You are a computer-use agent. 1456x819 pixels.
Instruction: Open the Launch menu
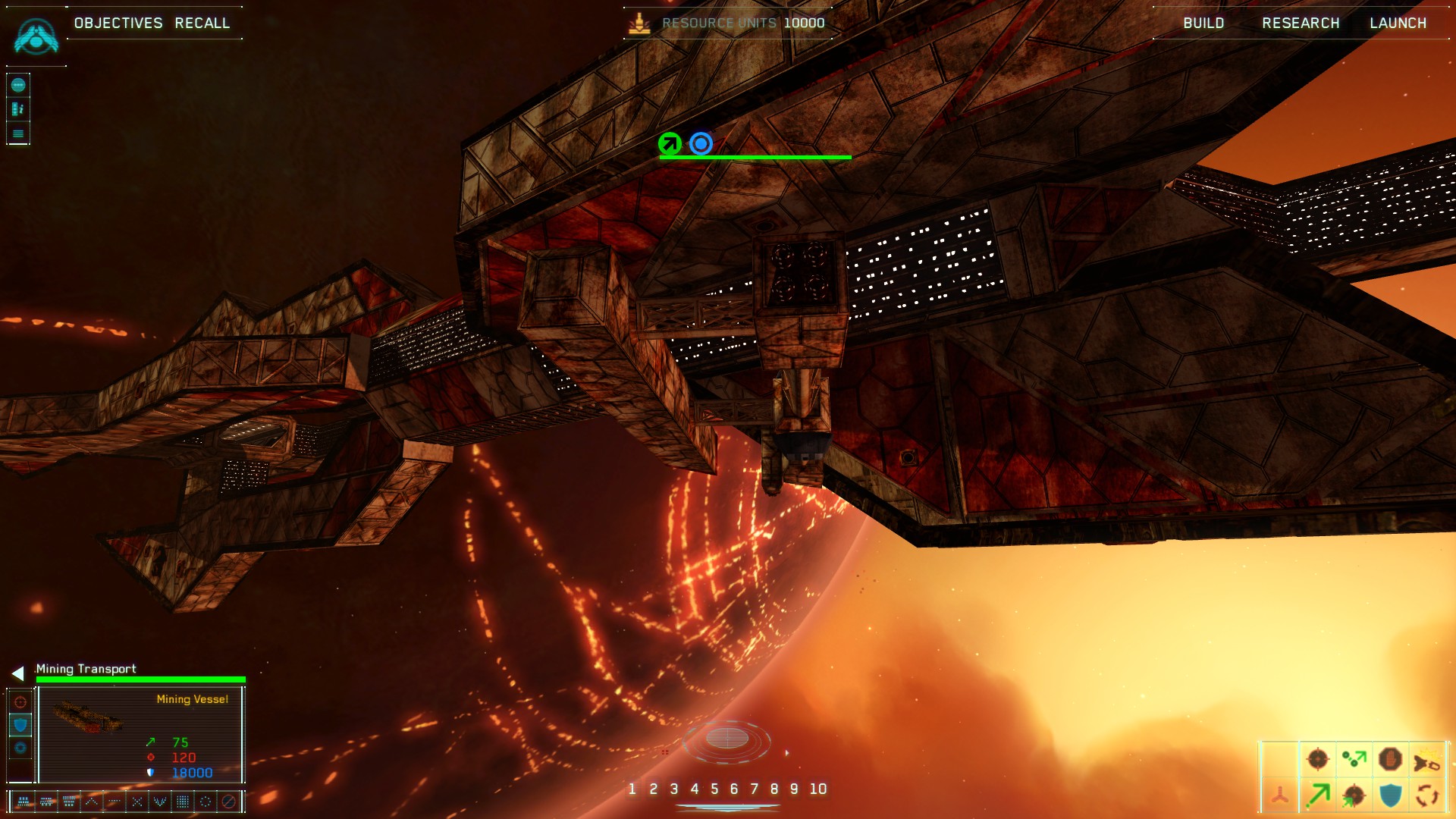[1398, 23]
